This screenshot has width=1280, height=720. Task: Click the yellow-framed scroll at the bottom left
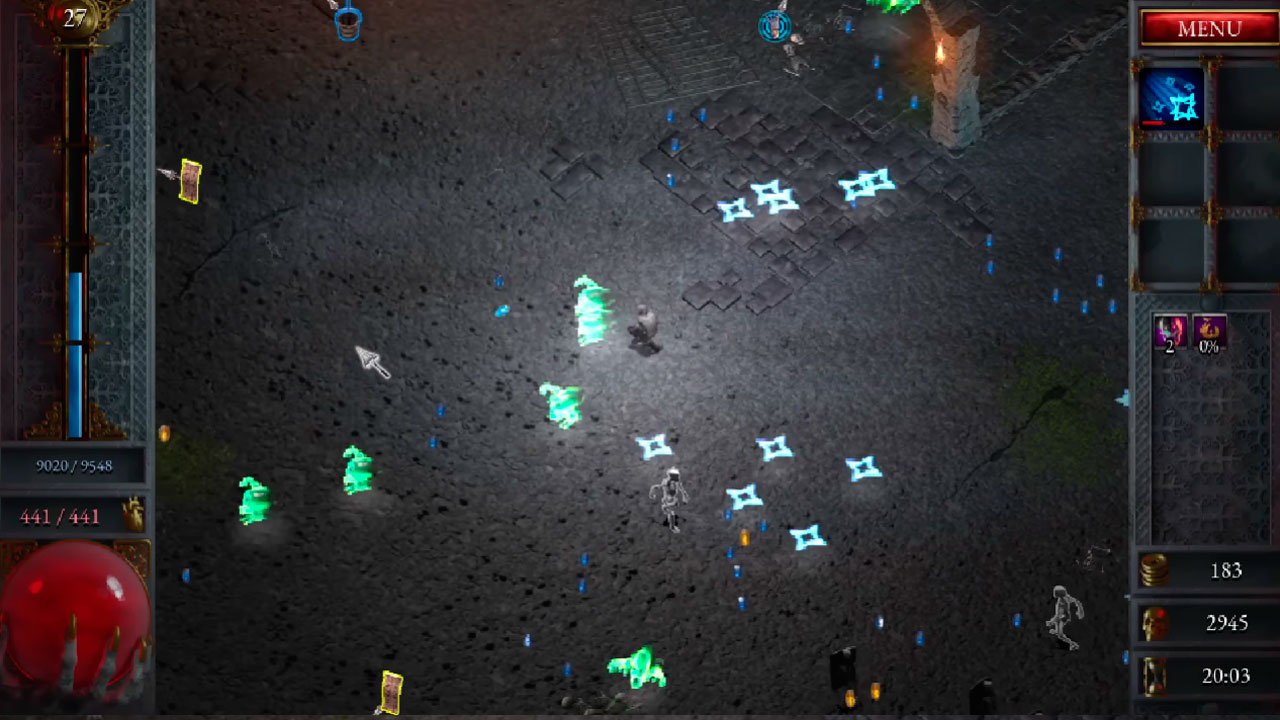coord(390,690)
